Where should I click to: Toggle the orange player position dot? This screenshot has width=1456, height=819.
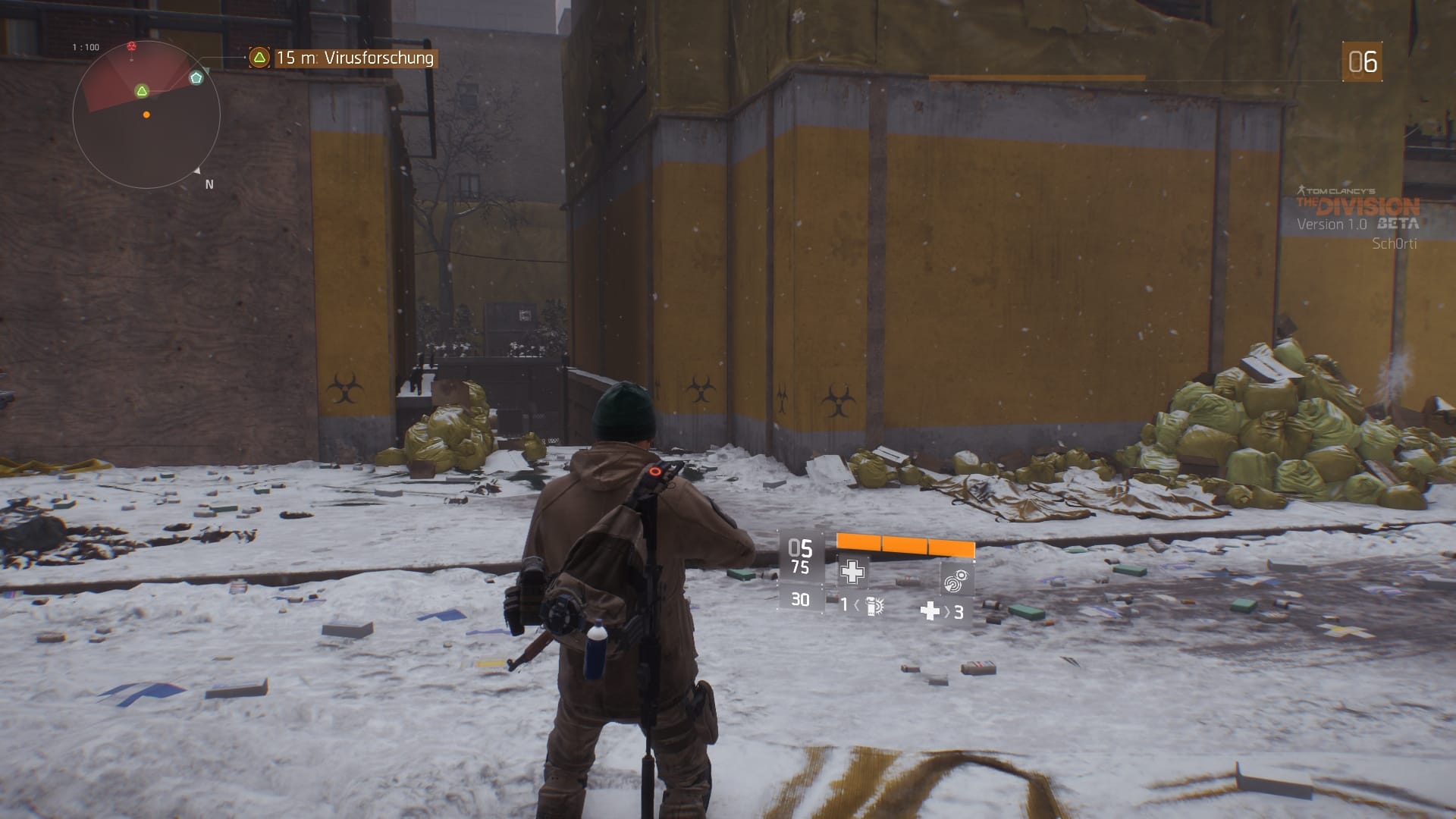tap(146, 115)
